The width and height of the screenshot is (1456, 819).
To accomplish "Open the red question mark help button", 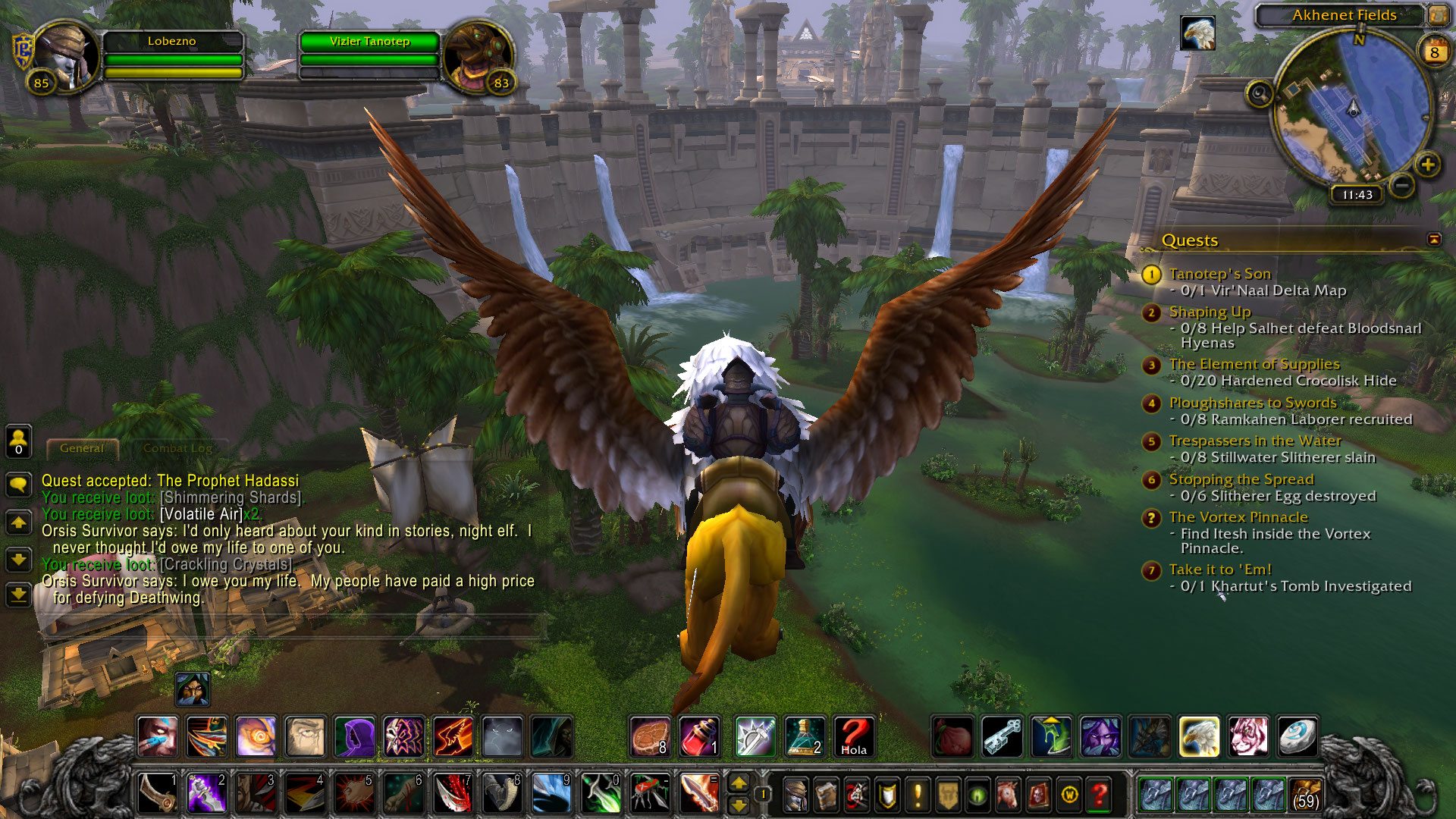I will click(1099, 795).
